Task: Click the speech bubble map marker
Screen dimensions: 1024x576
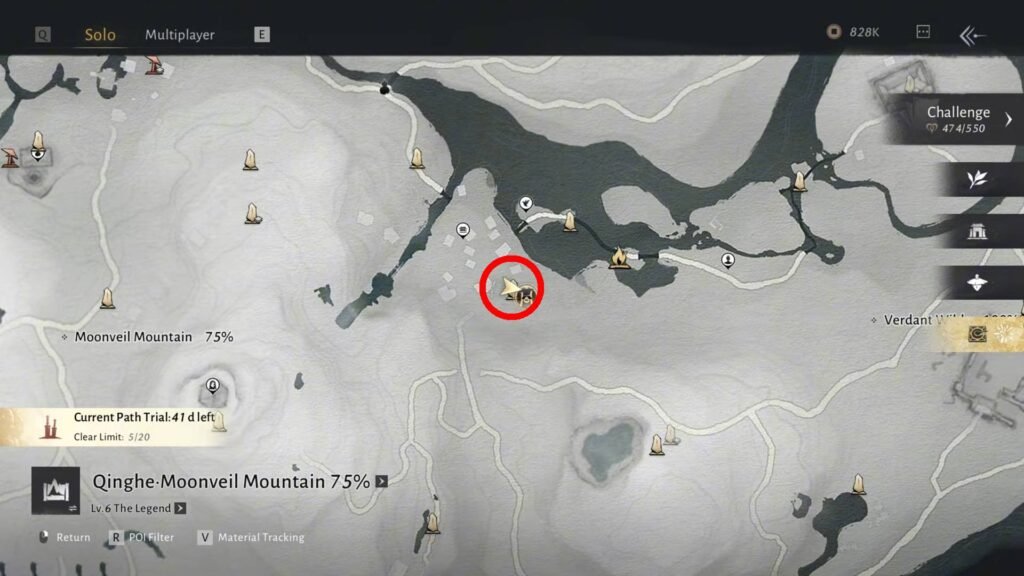Action: 463,229
